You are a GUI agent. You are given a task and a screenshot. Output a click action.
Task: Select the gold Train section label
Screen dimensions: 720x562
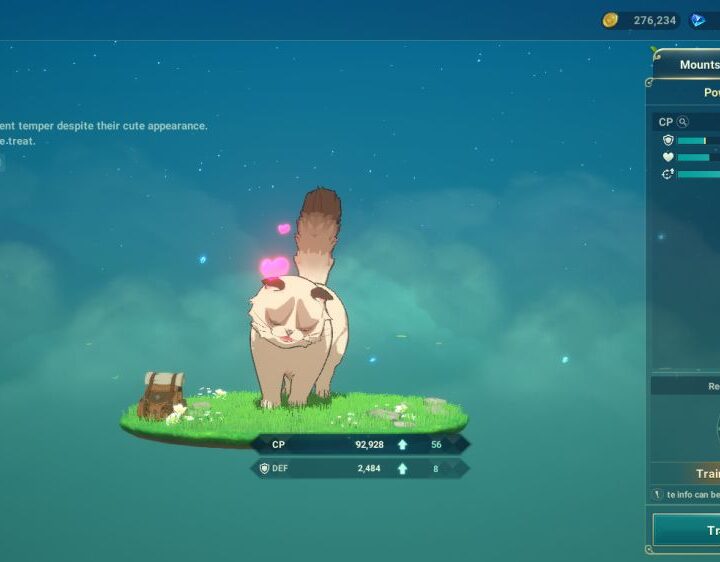tap(705, 474)
